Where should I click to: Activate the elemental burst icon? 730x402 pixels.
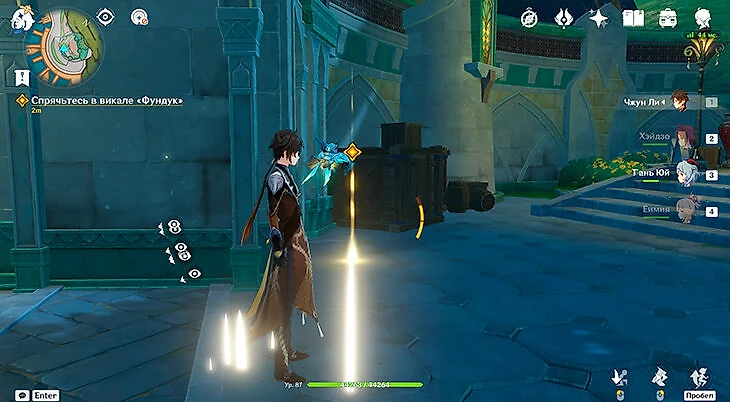660,376
